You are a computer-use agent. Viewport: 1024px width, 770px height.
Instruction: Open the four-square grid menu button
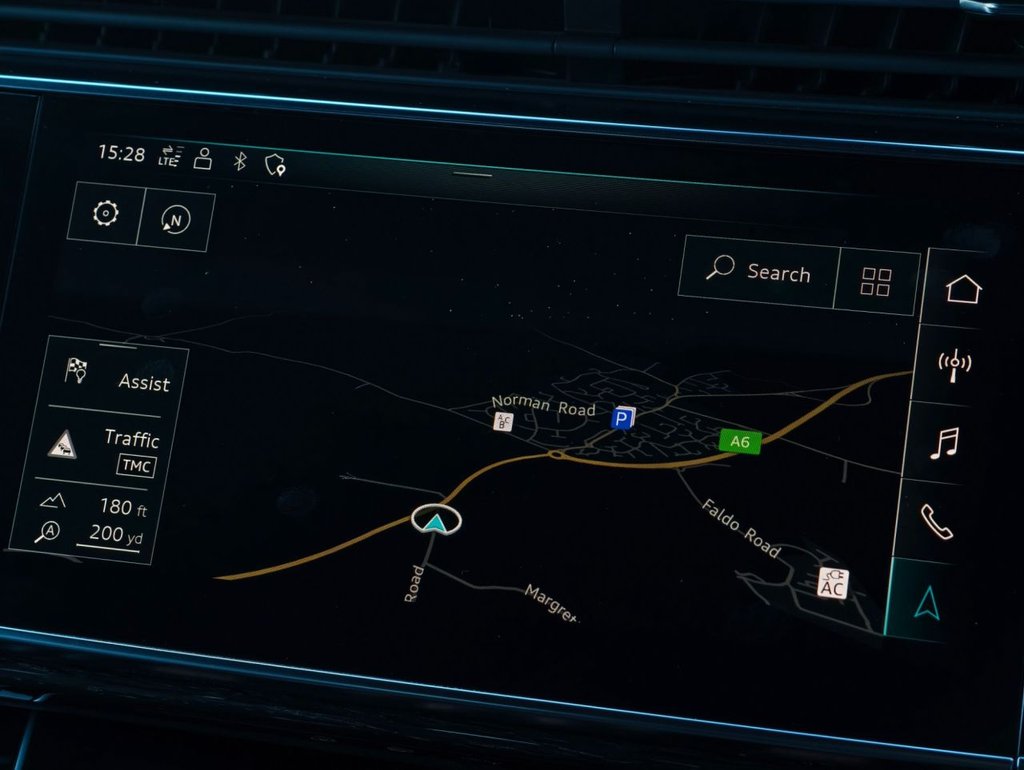click(x=876, y=282)
